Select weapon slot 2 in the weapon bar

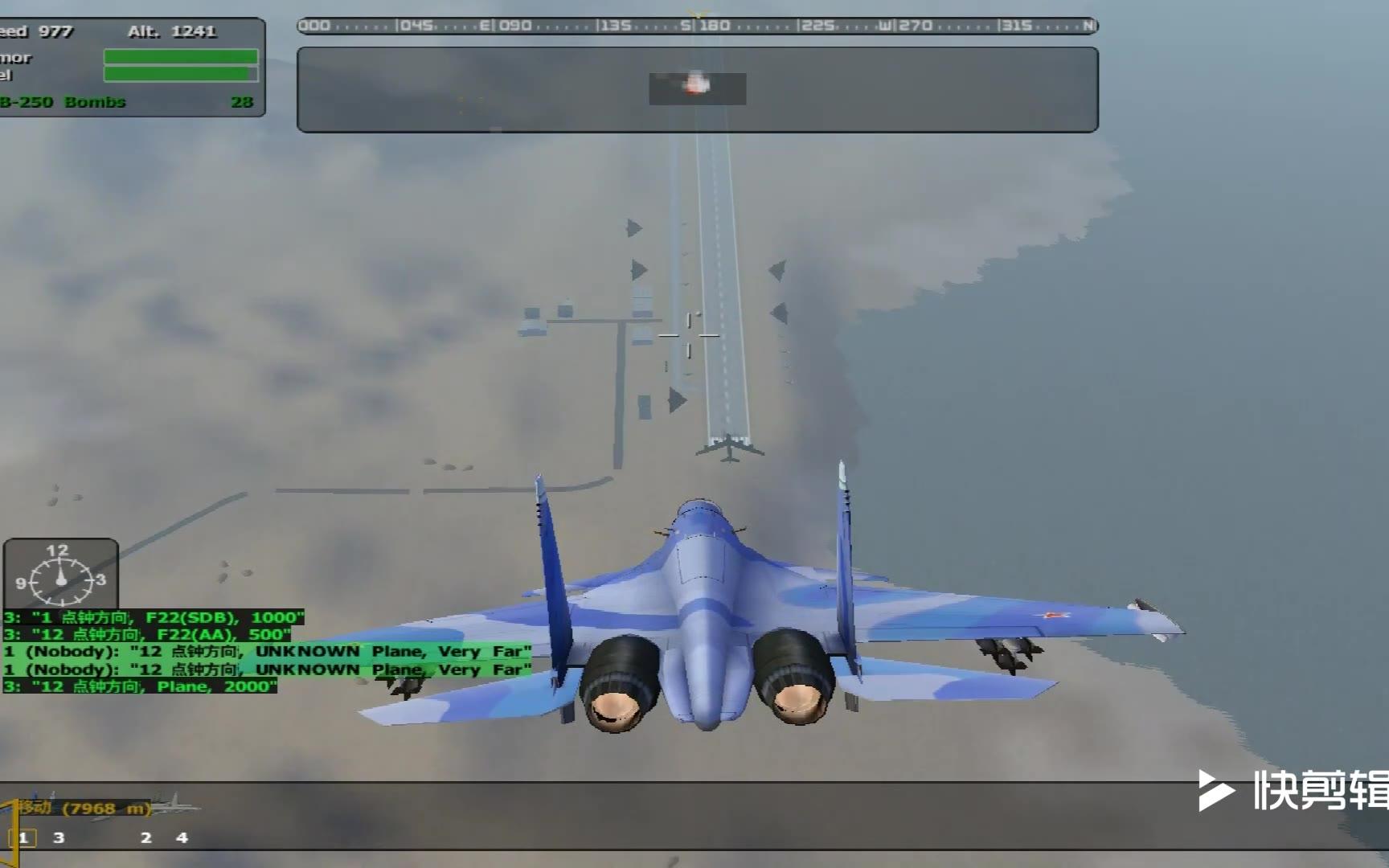(145, 837)
